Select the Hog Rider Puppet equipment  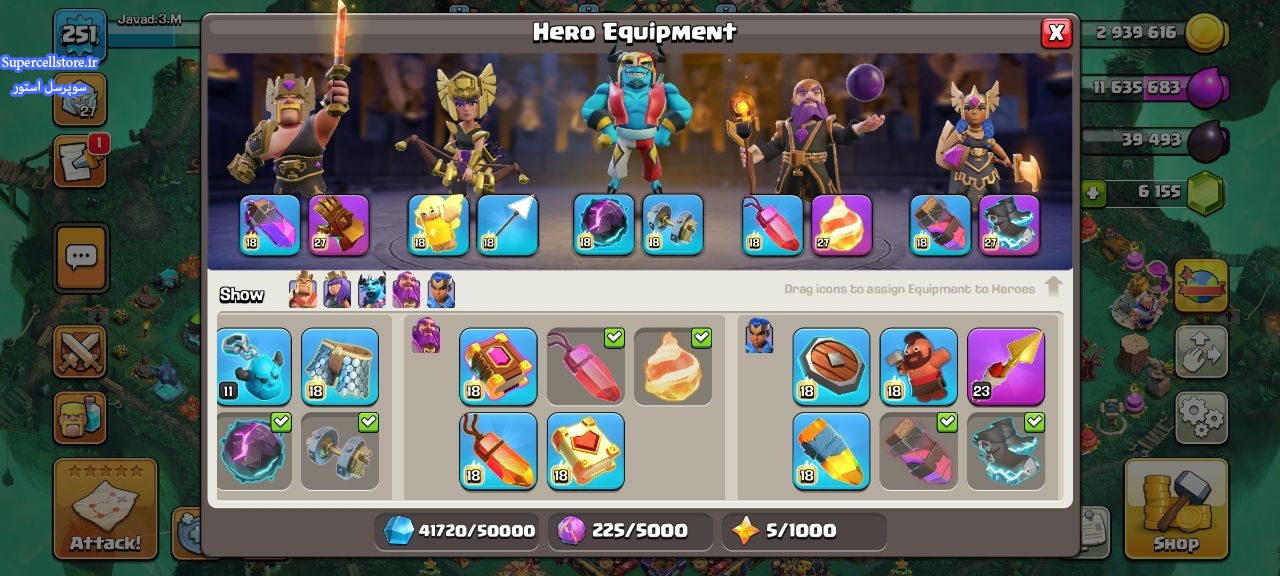pos(918,367)
